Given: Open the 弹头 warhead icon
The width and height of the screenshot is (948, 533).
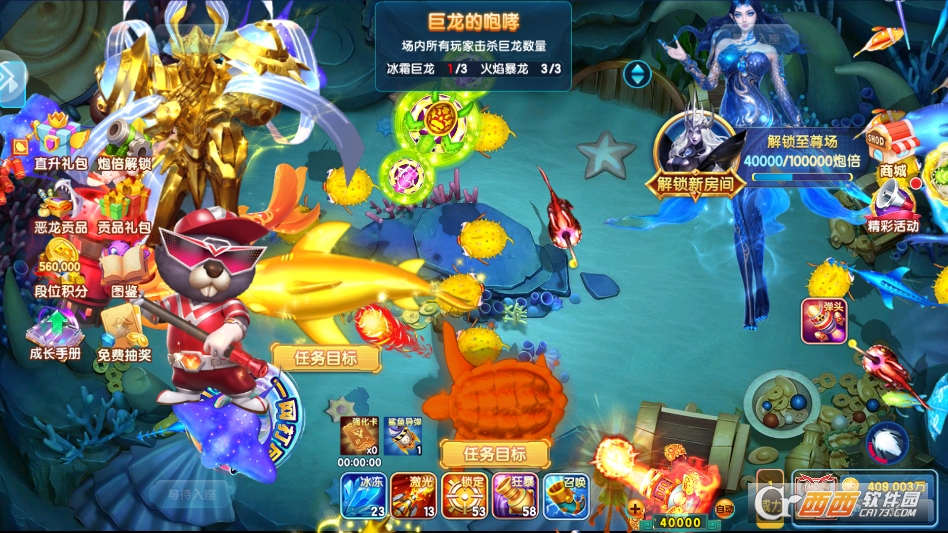Looking at the screenshot, I should coord(824,320).
